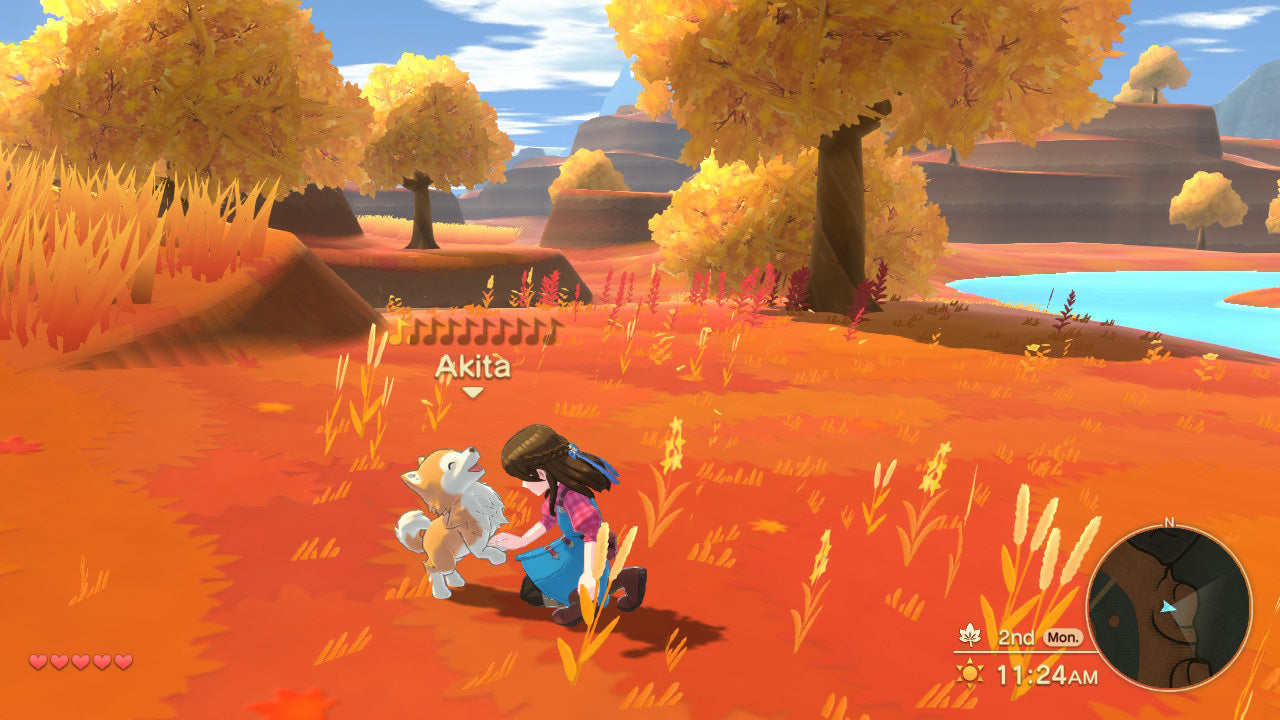Click the autumn leaf season icon

[x=969, y=636]
